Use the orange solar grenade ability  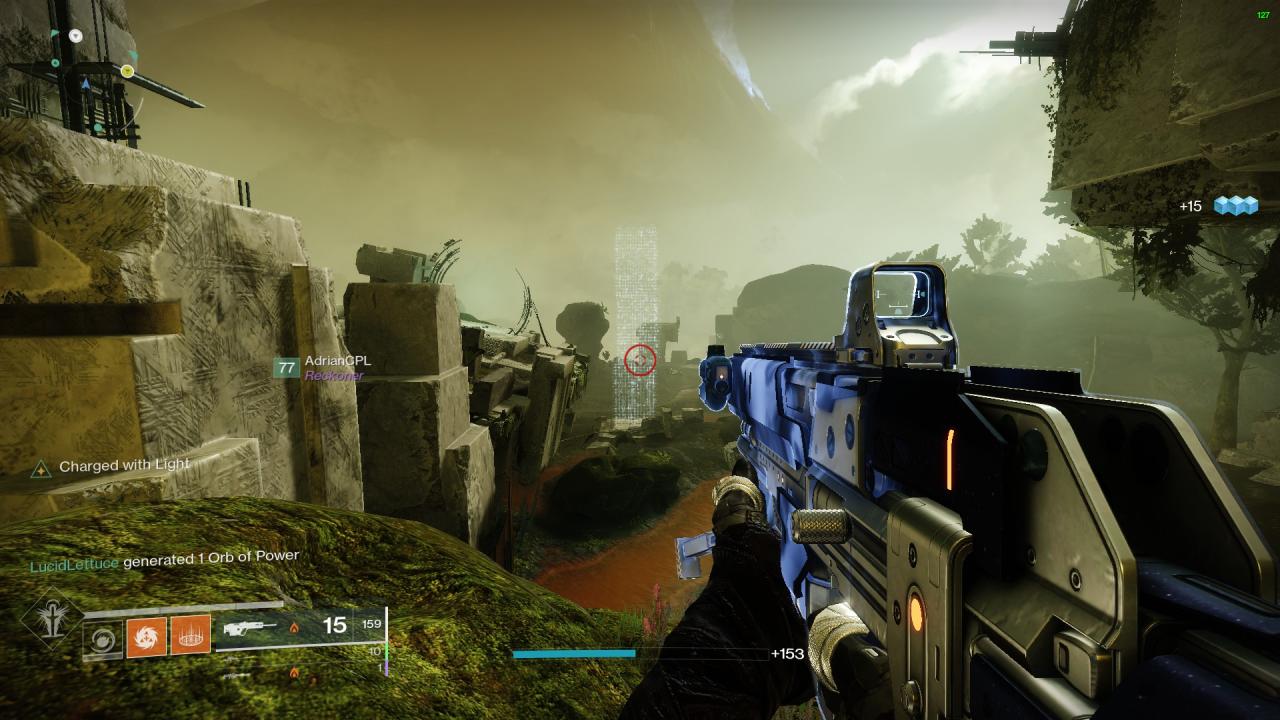[x=146, y=637]
